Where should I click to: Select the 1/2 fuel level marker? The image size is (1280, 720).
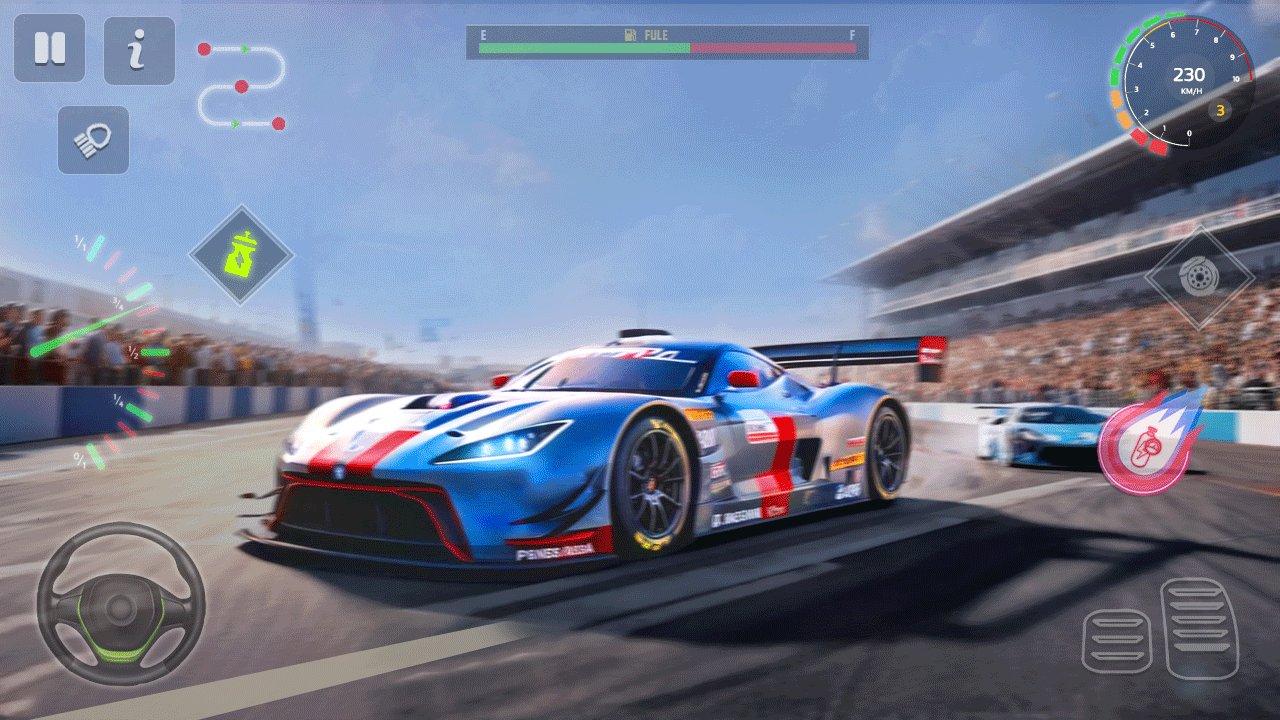(x=133, y=352)
